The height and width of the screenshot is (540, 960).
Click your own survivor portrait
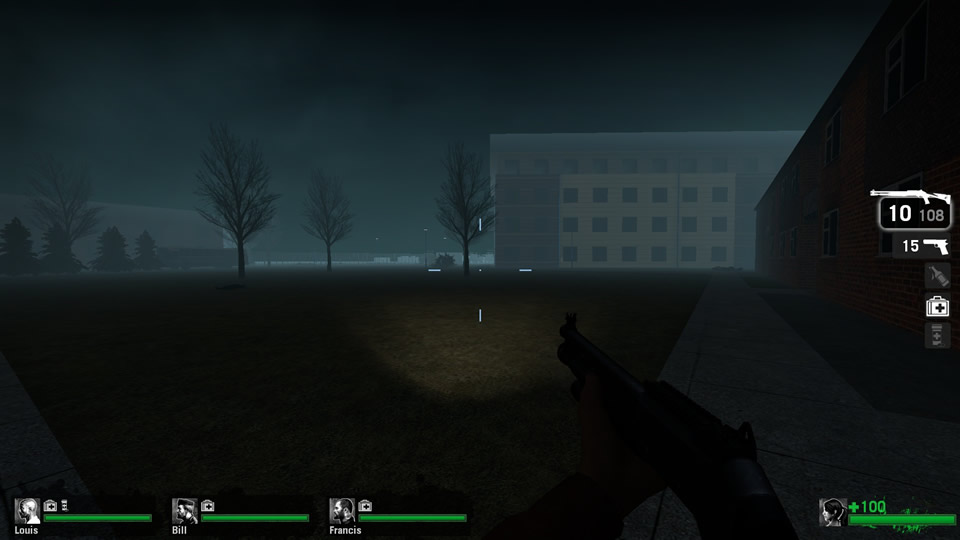coord(832,512)
